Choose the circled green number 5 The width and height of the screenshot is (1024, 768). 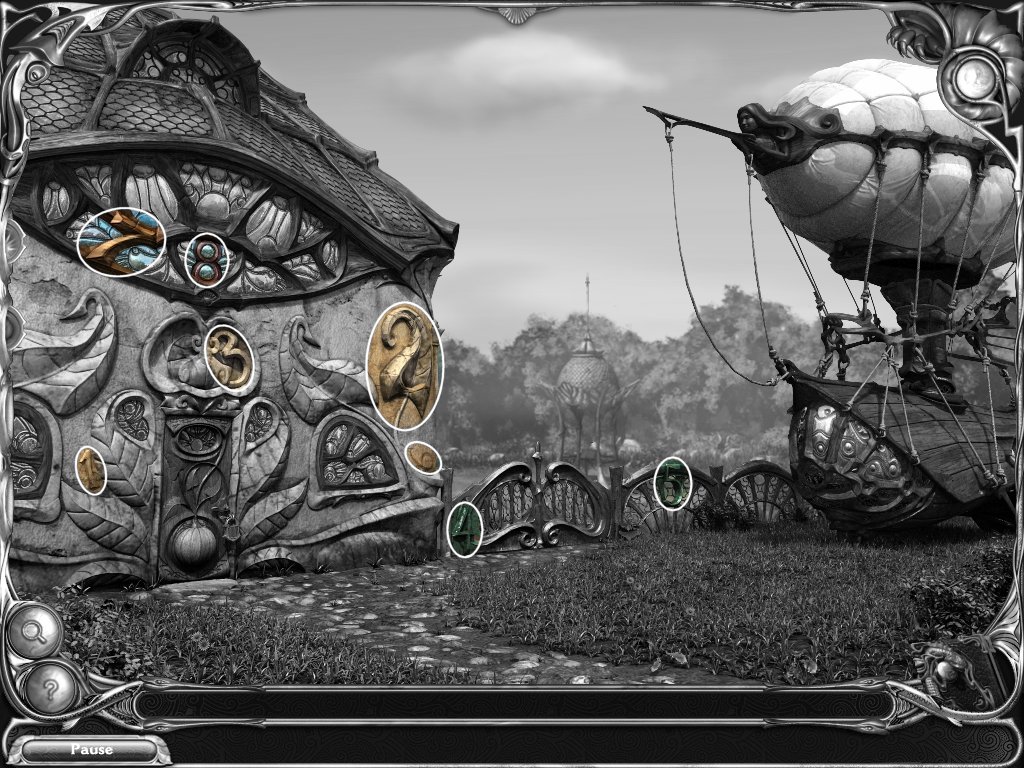[x=673, y=483]
